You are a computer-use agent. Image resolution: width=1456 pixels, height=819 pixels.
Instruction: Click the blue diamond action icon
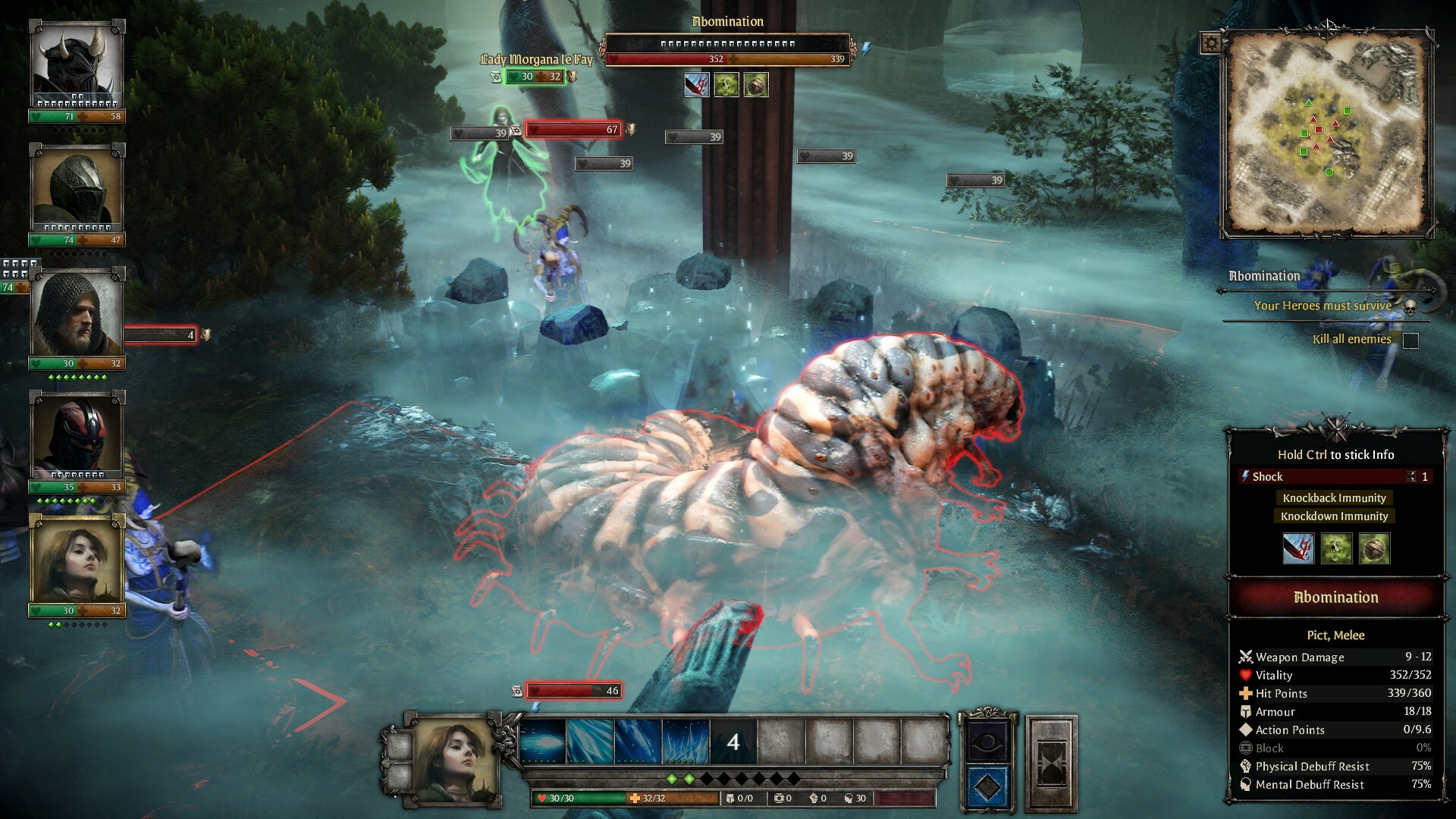[987, 789]
